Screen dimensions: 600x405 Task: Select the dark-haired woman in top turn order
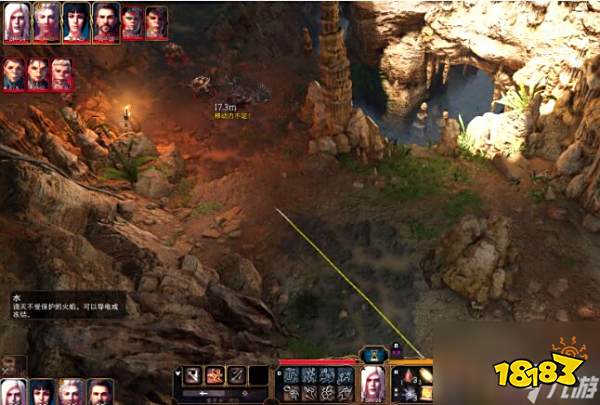click(x=76, y=20)
